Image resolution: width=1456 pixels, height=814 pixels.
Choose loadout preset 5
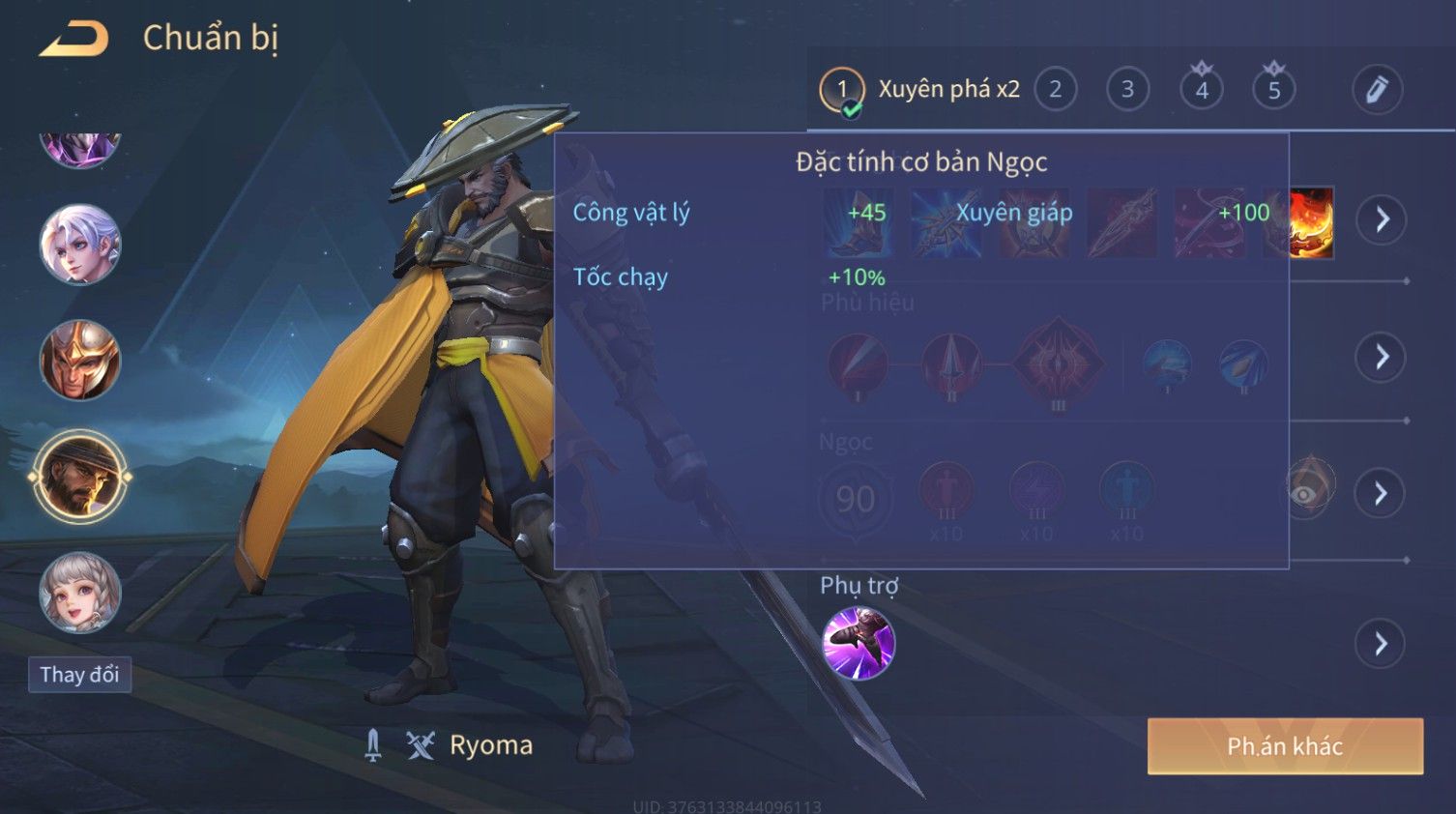(x=1274, y=90)
